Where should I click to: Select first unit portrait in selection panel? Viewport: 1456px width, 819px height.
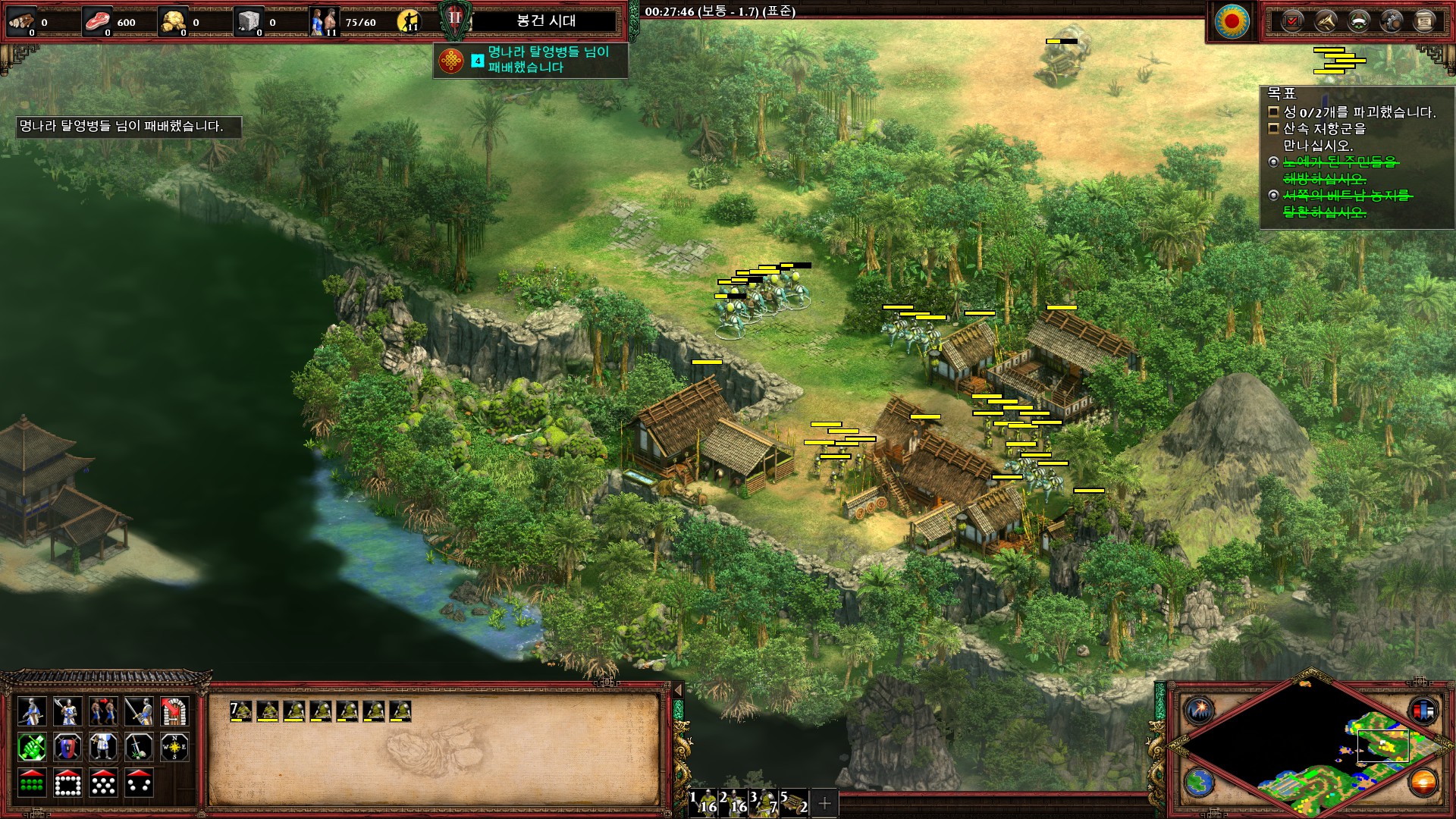click(241, 711)
